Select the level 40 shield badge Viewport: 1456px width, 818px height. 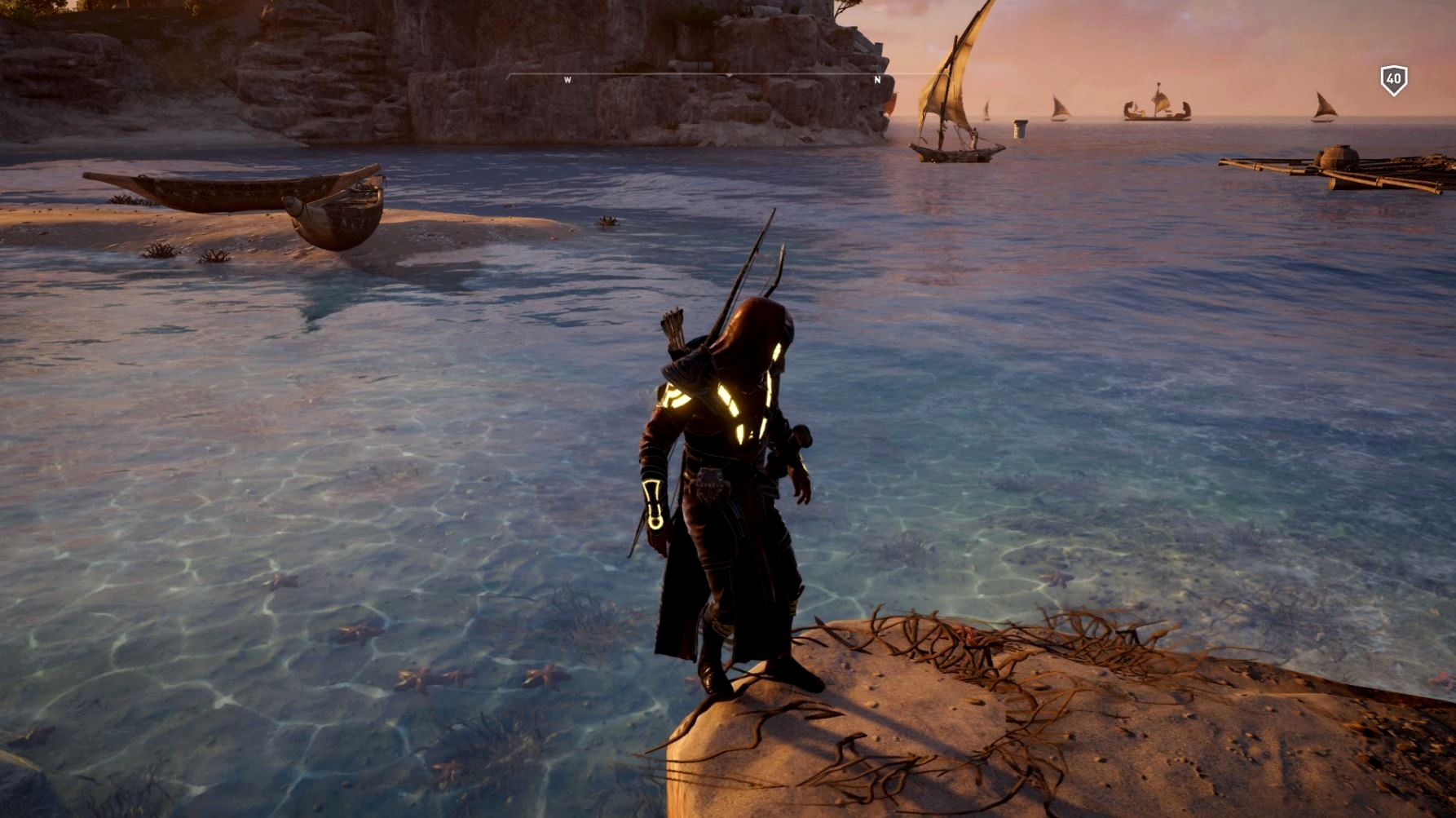coord(1393,80)
